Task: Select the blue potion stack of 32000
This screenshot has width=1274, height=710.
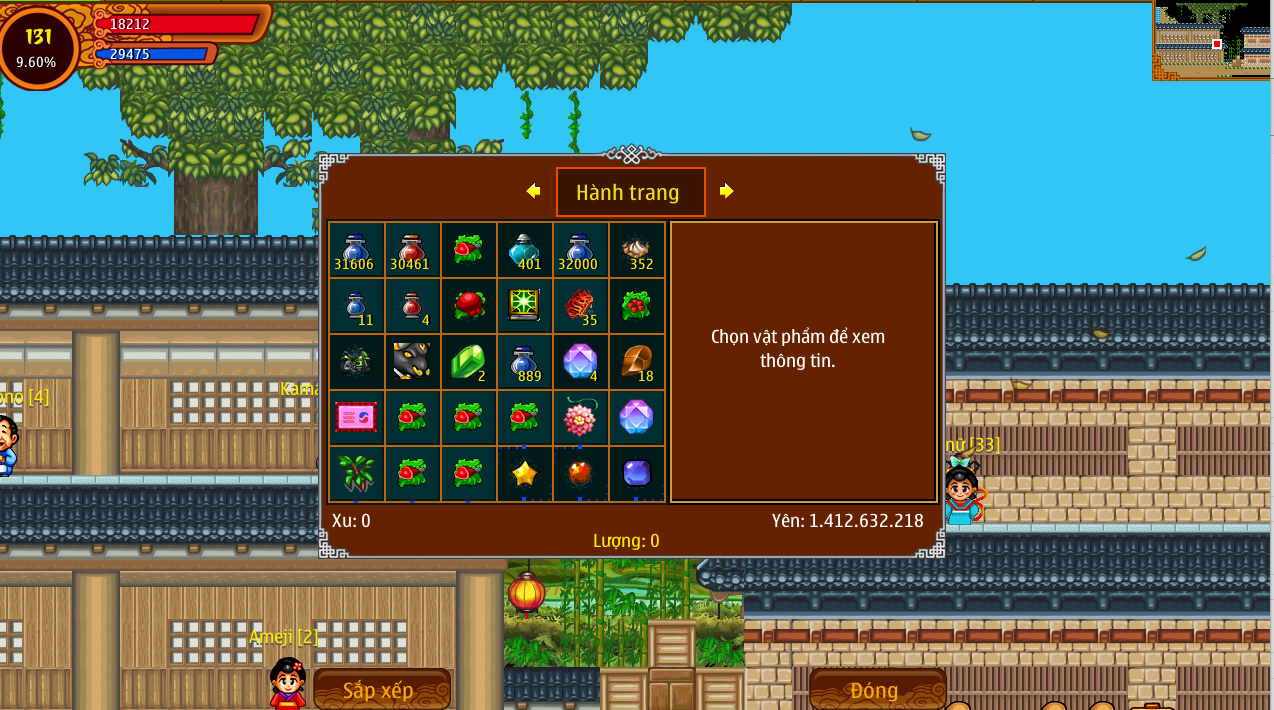Action: click(x=580, y=250)
